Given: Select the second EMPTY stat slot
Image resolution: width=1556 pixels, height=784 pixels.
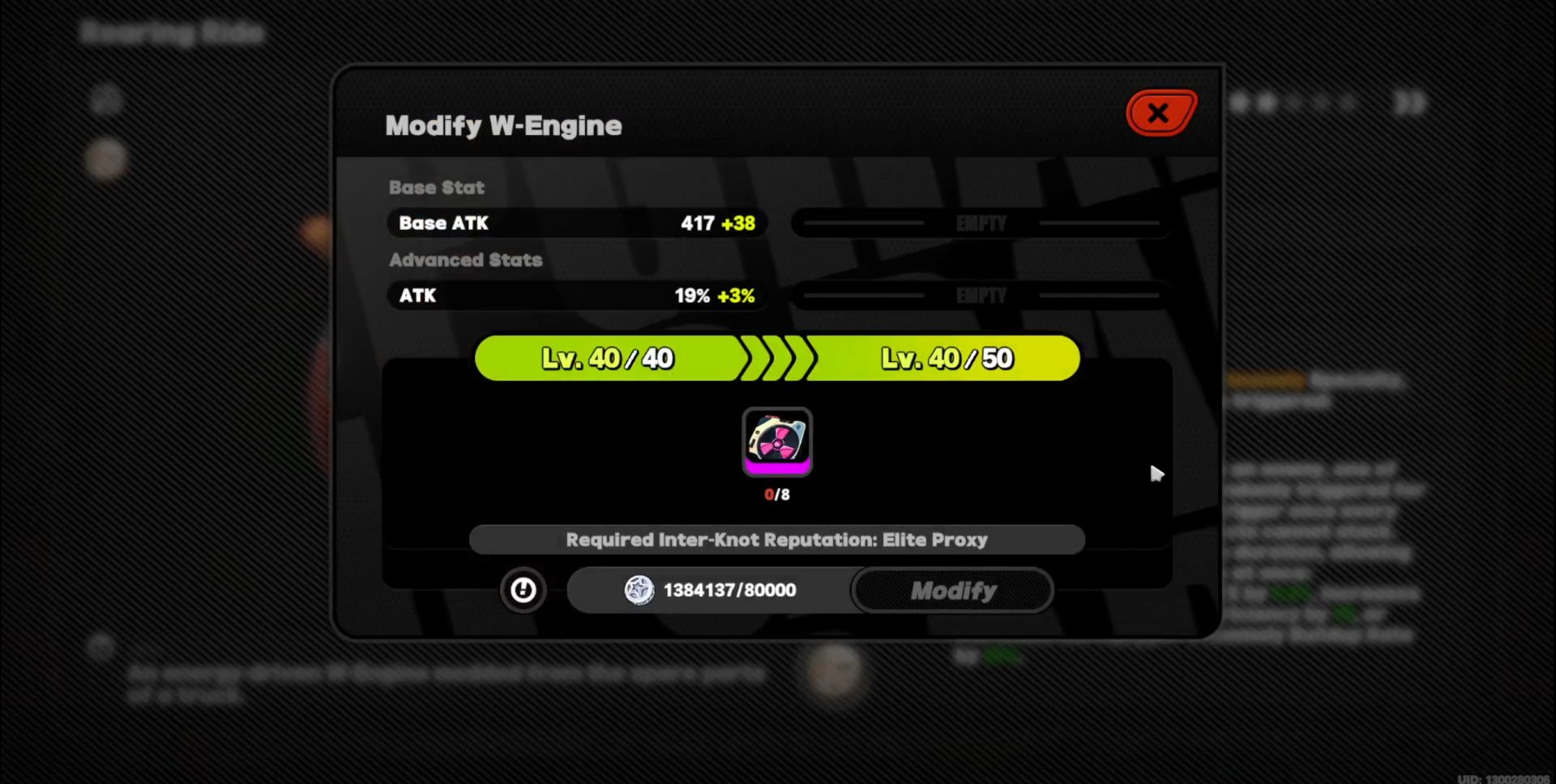Looking at the screenshot, I should click(980, 296).
